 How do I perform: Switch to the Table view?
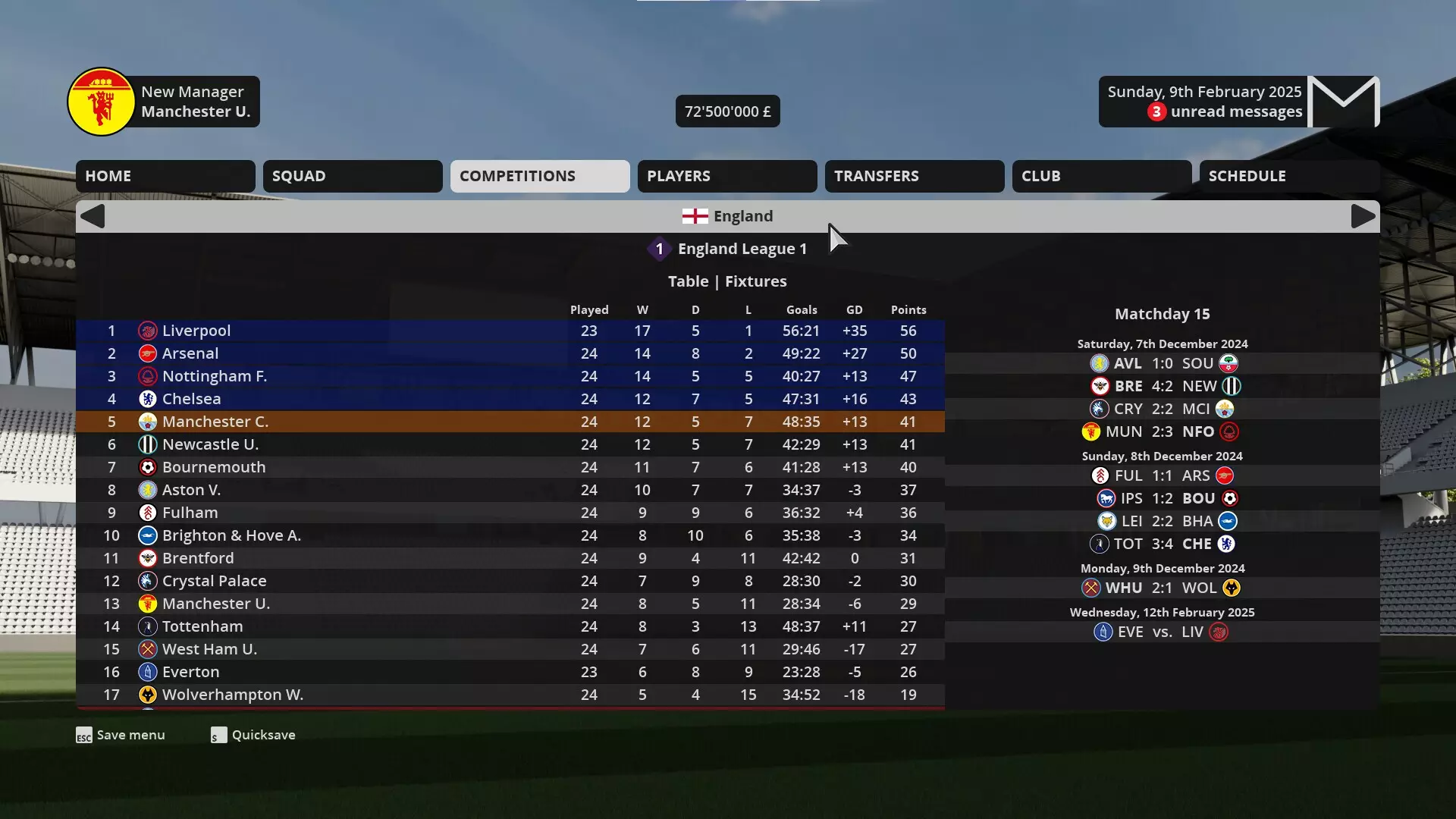coord(688,281)
